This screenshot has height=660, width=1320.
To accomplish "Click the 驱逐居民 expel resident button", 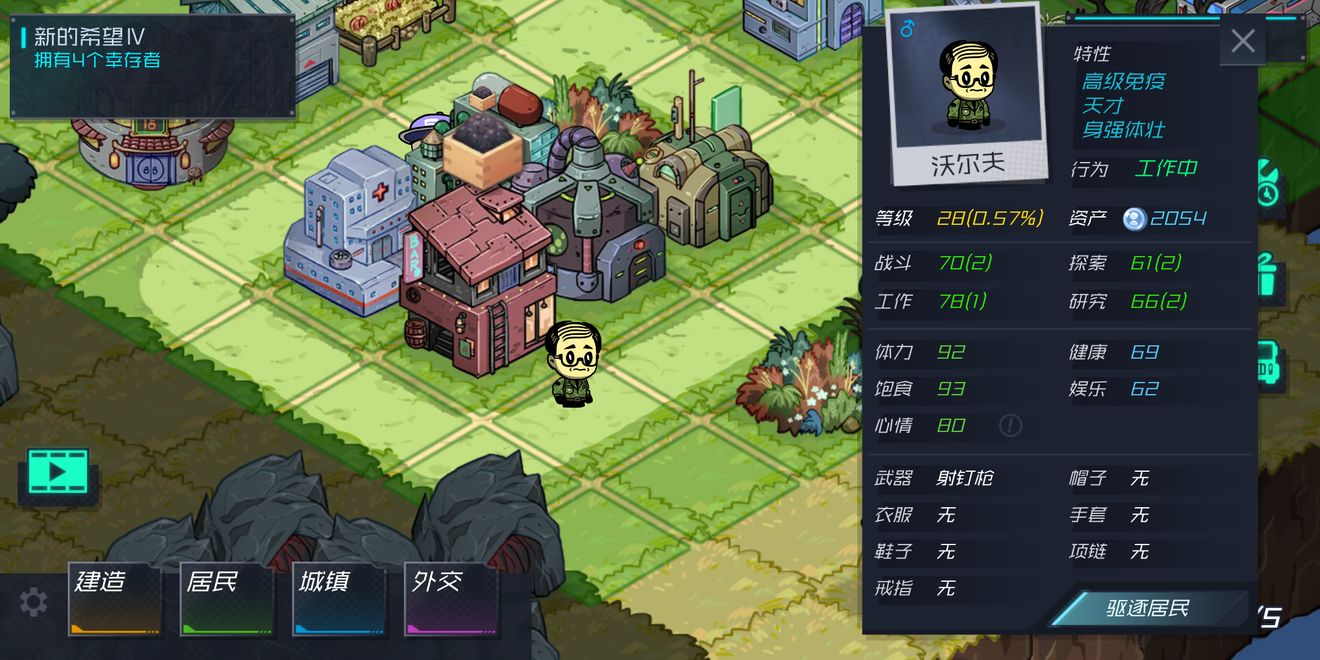I will tap(1146, 608).
